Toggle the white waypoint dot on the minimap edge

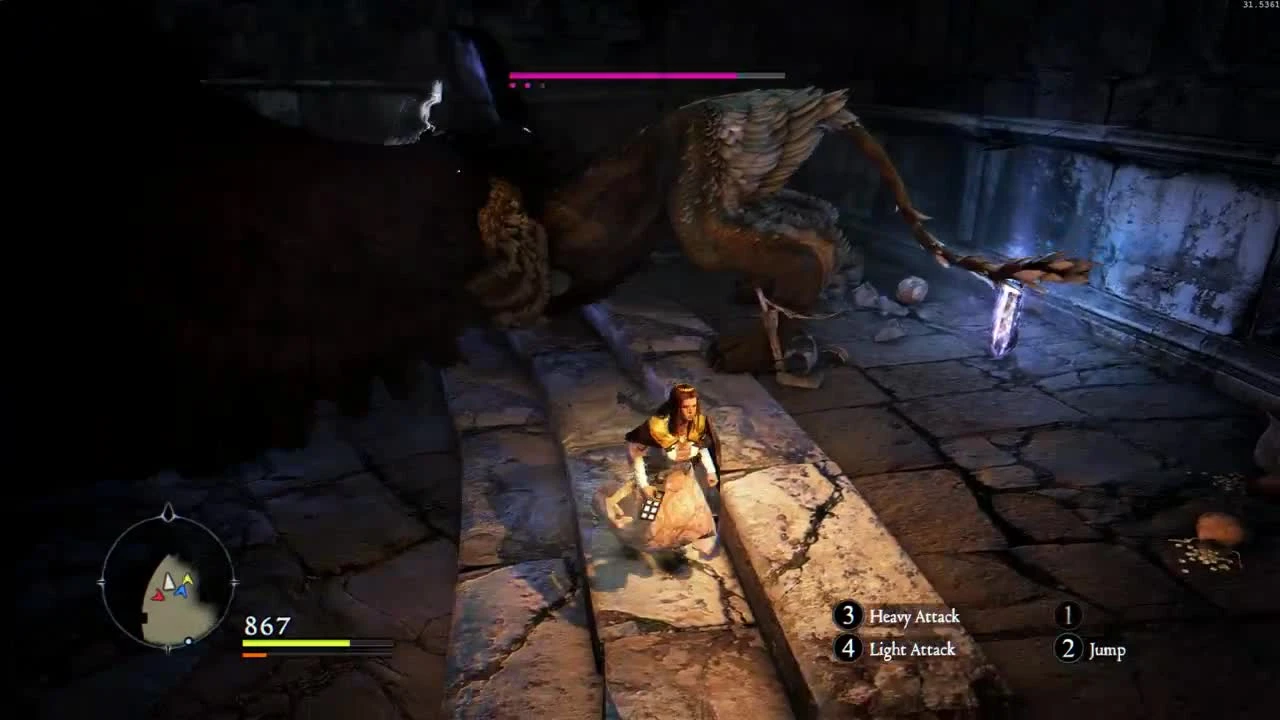click(x=188, y=640)
